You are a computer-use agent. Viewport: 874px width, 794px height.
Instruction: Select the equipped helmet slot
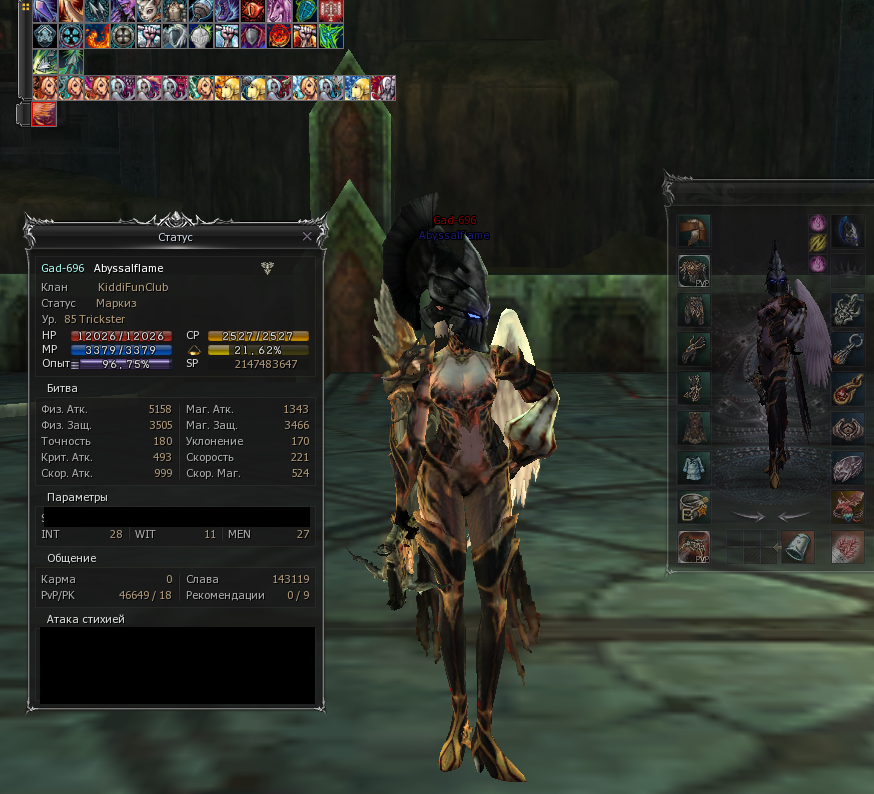point(693,231)
